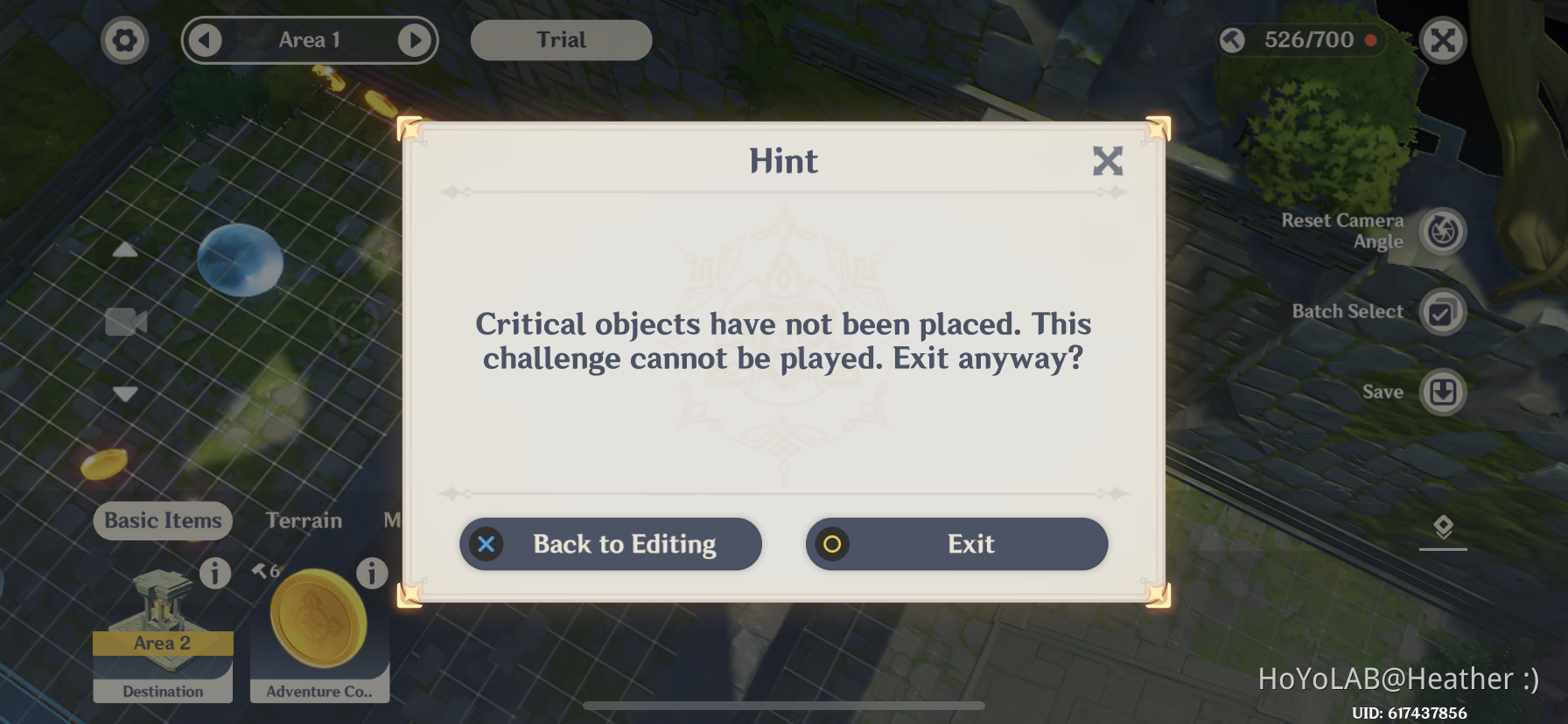1568x724 pixels.
Task: Select the camera view icon on the left
Action: click(124, 322)
